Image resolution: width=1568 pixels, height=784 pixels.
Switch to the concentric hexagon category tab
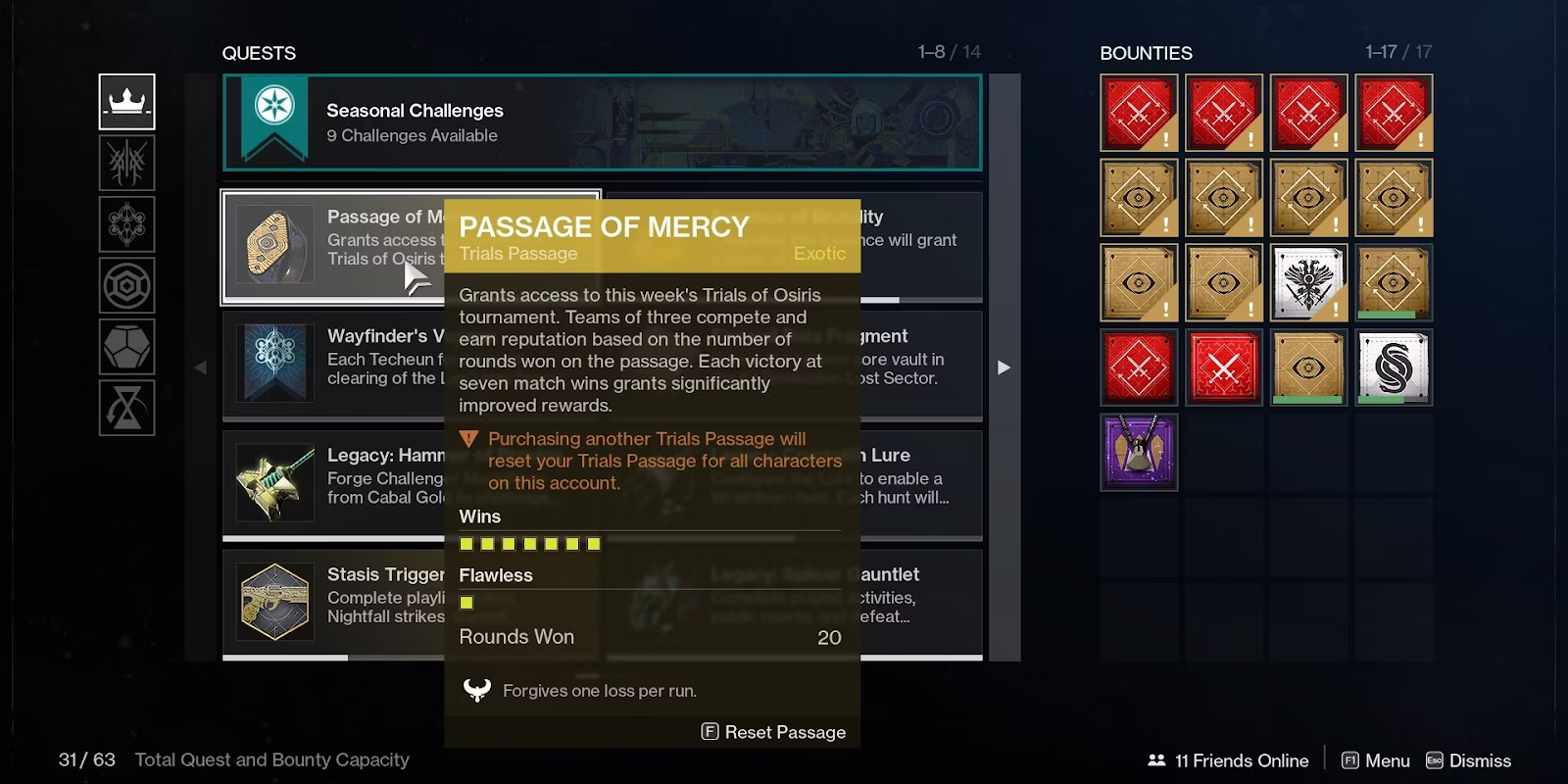tap(127, 286)
